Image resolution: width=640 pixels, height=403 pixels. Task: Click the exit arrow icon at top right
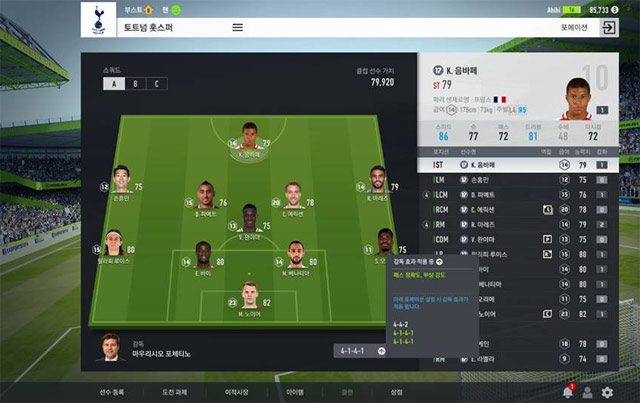coord(607,28)
